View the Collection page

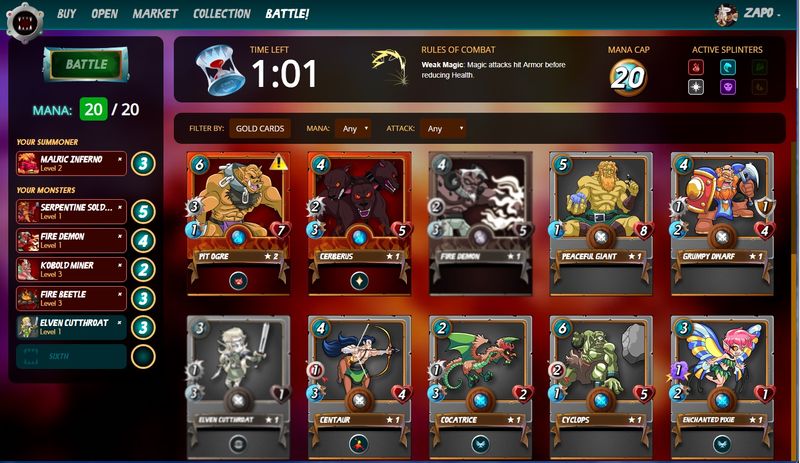coord(221,14)
